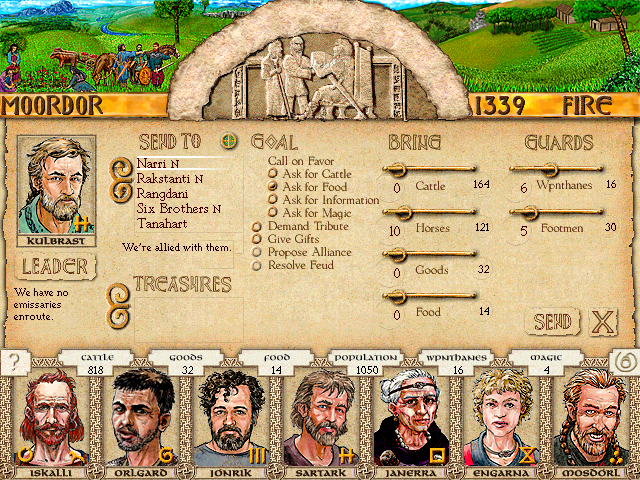Adjust the Horses slider handle
Image resolution: width=640 pixels, height=480 pixels.
tap(400, 211)
